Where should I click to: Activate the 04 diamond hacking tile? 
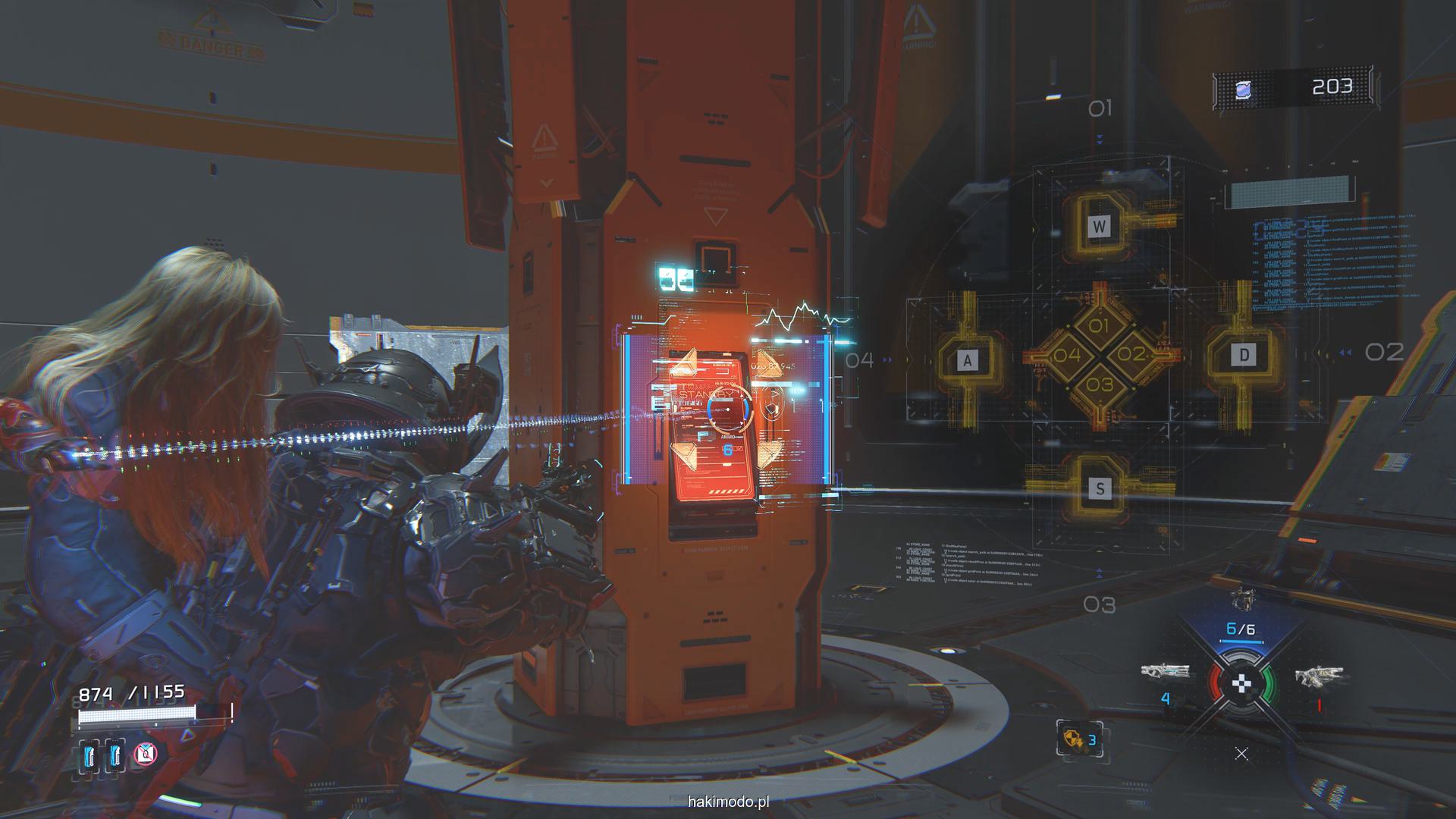(1067, 355)
